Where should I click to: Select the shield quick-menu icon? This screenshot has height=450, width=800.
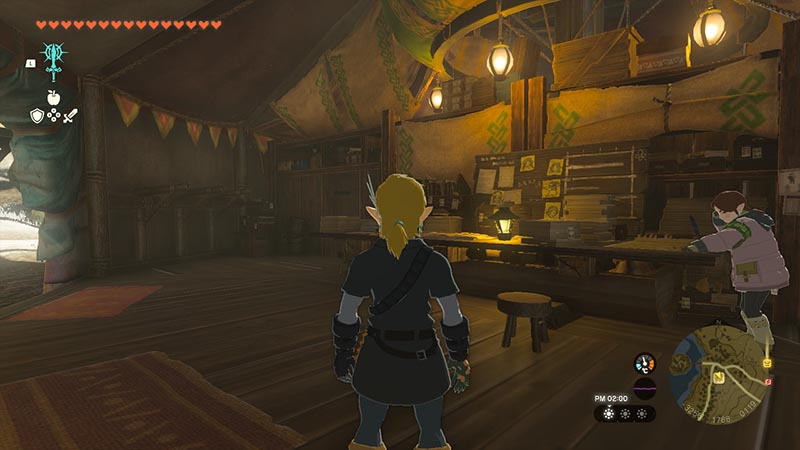point(36,116)
